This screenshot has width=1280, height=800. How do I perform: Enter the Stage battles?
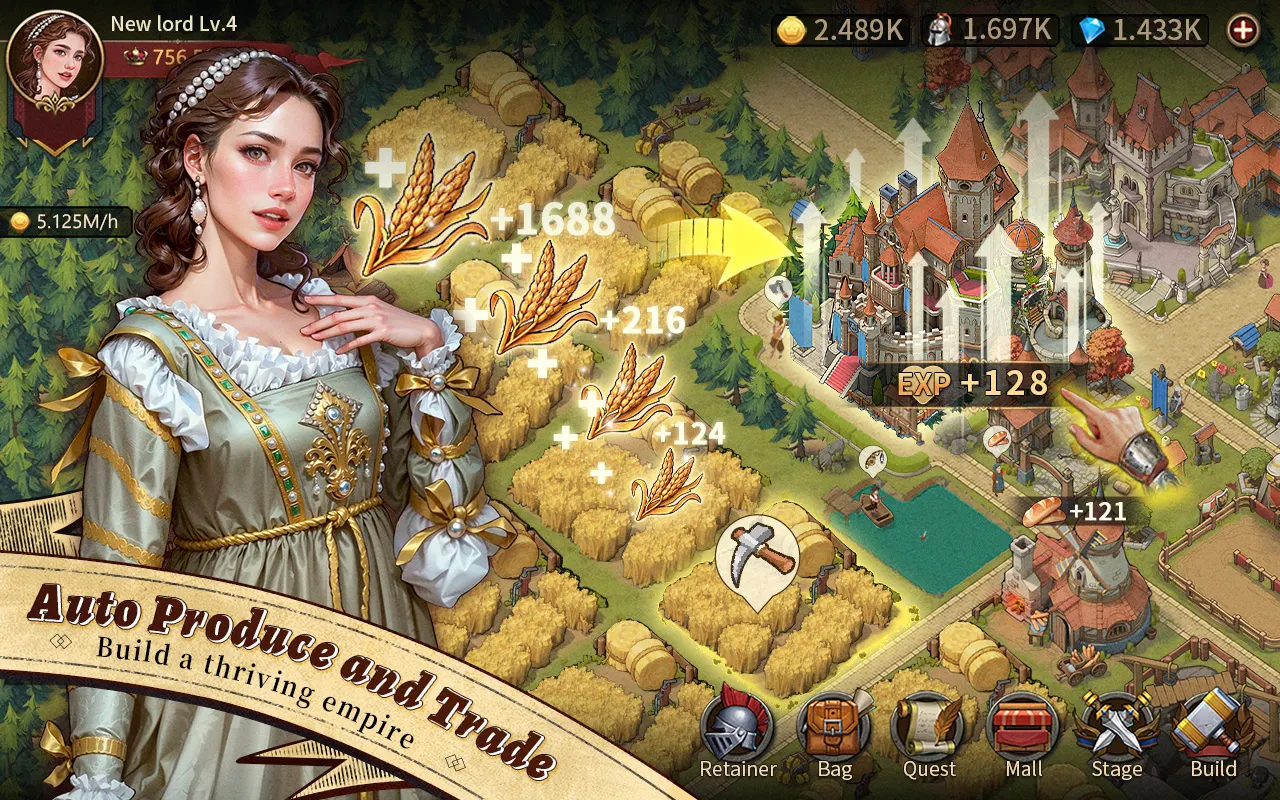1116,732
